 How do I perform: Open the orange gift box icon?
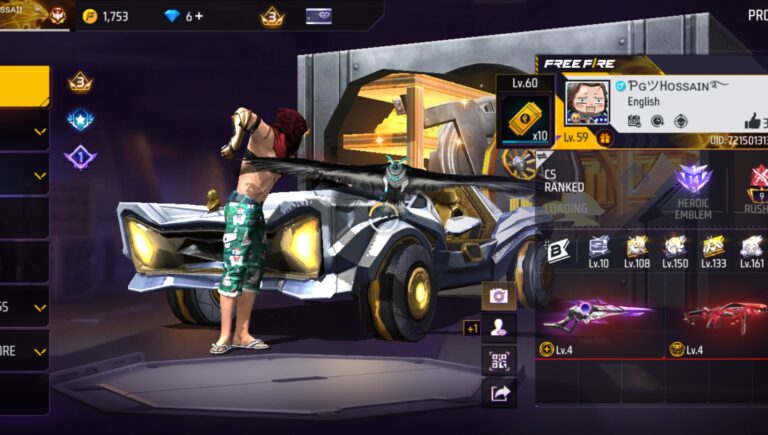pyautogui.click(x=604, y=138)
